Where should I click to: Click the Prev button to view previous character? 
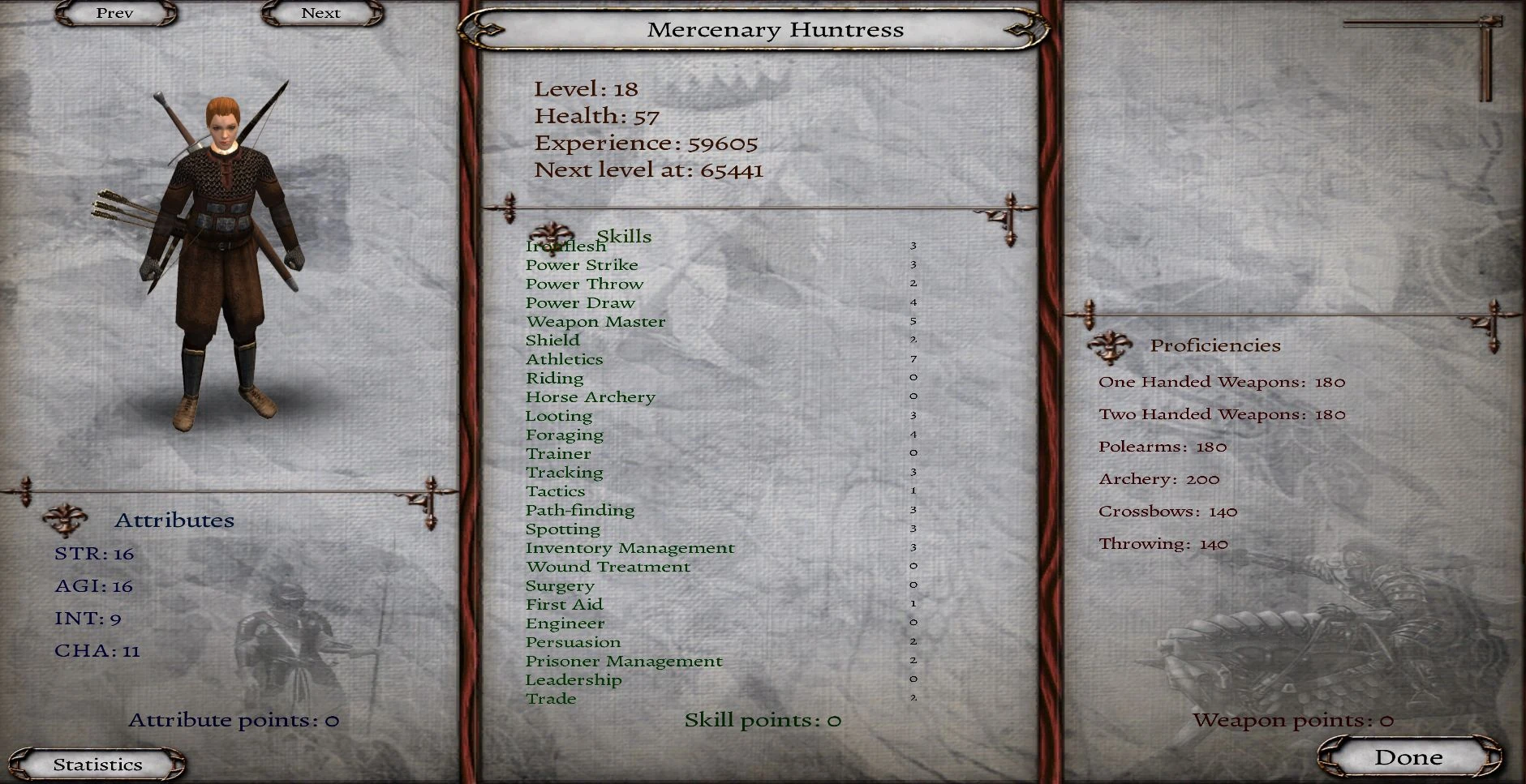114,13
